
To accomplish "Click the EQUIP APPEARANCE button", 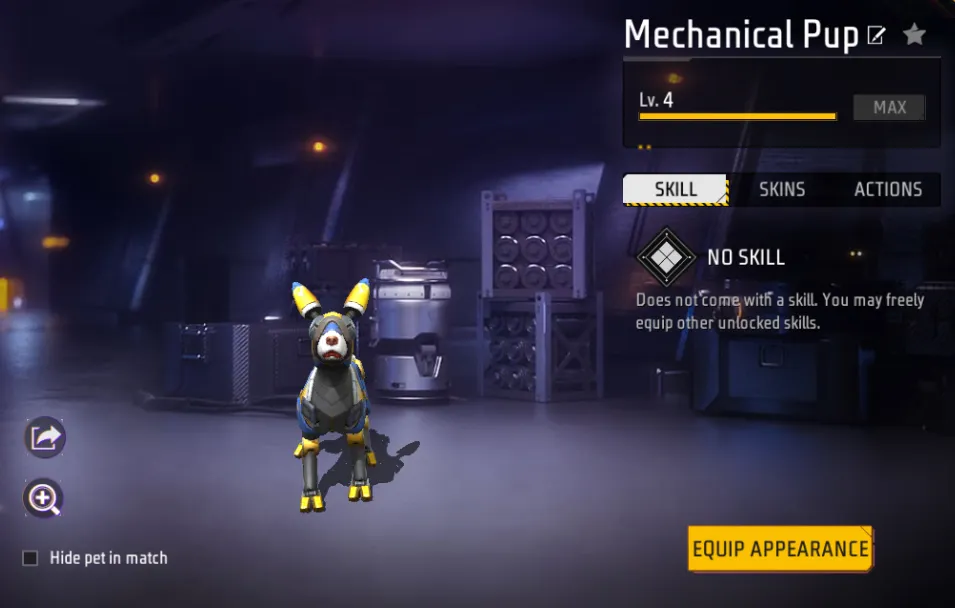I will point(780,549).
